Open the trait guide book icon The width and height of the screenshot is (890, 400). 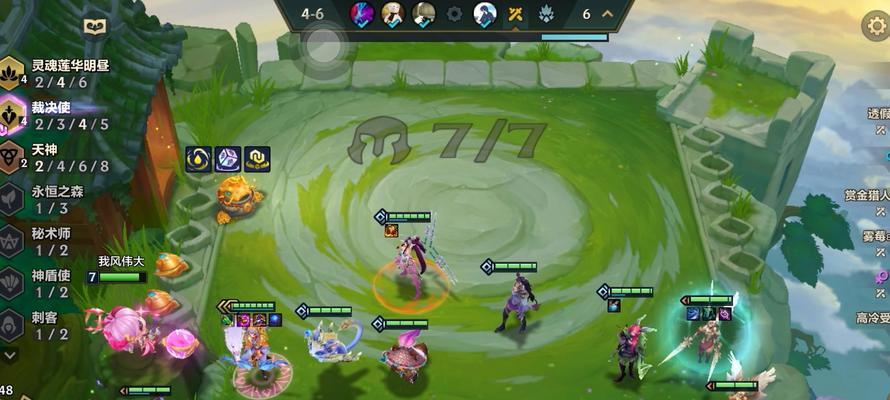pos(95,27)
